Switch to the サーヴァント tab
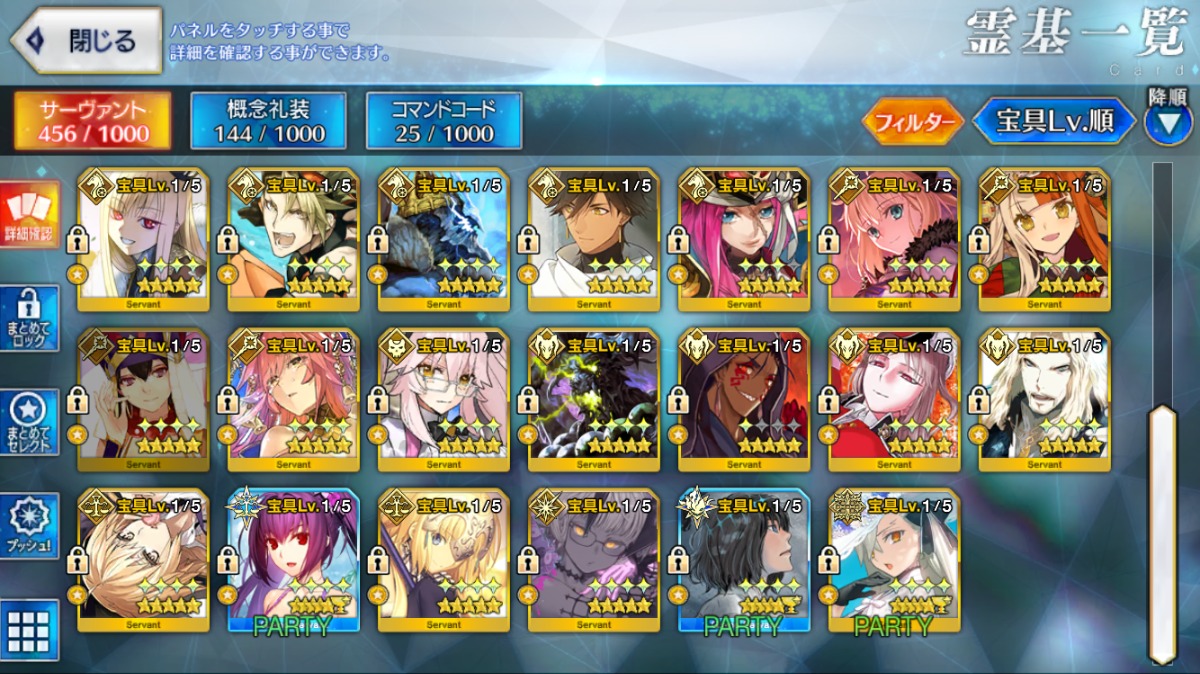1200x674 pixels. pos(92,121)
